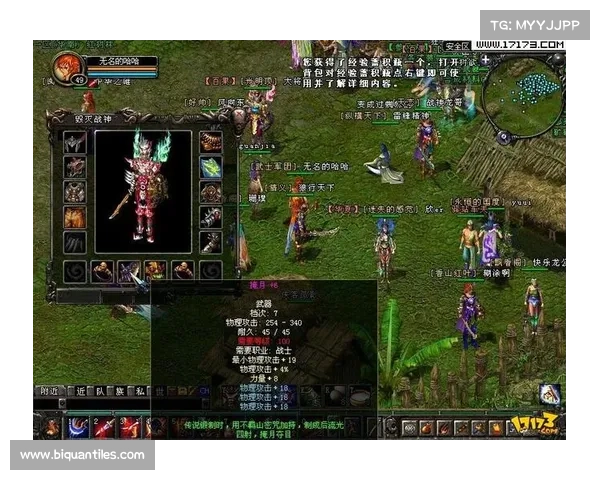Click the scroll icon above the menu bar

click(547, 393)
